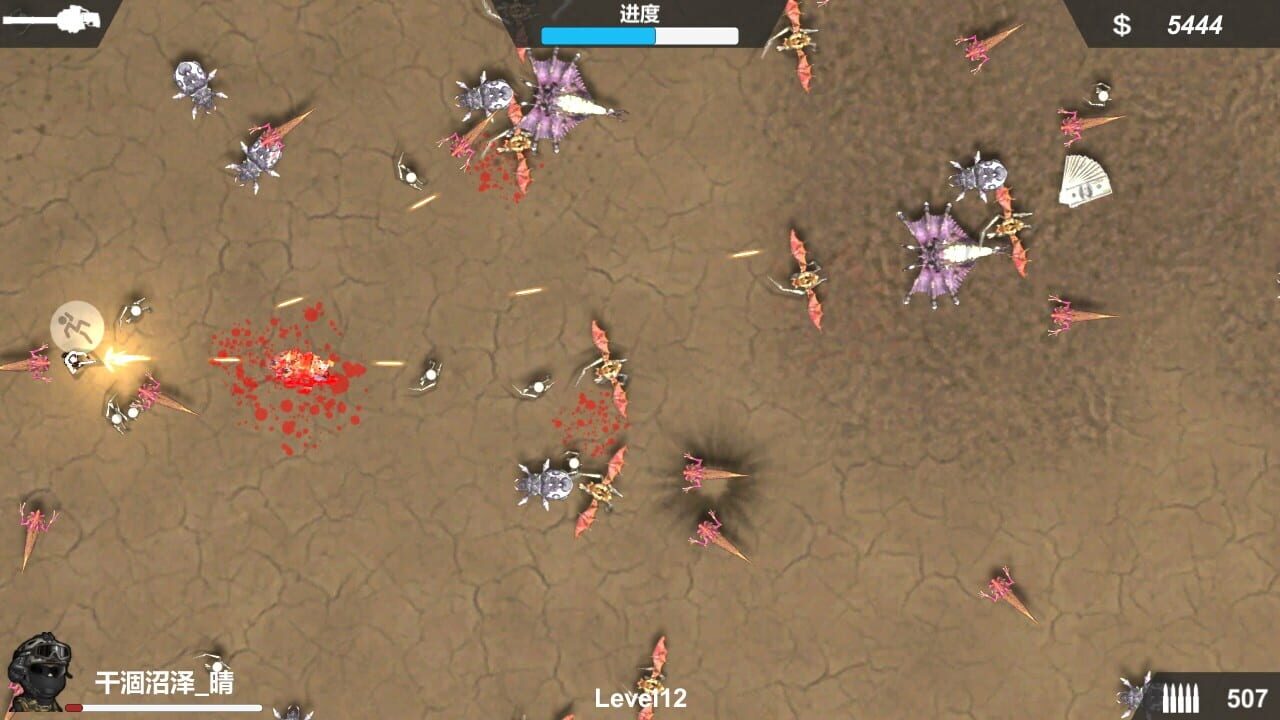Click the 进度 header text
Screen dimensions: 1280x720
[638, 13]
